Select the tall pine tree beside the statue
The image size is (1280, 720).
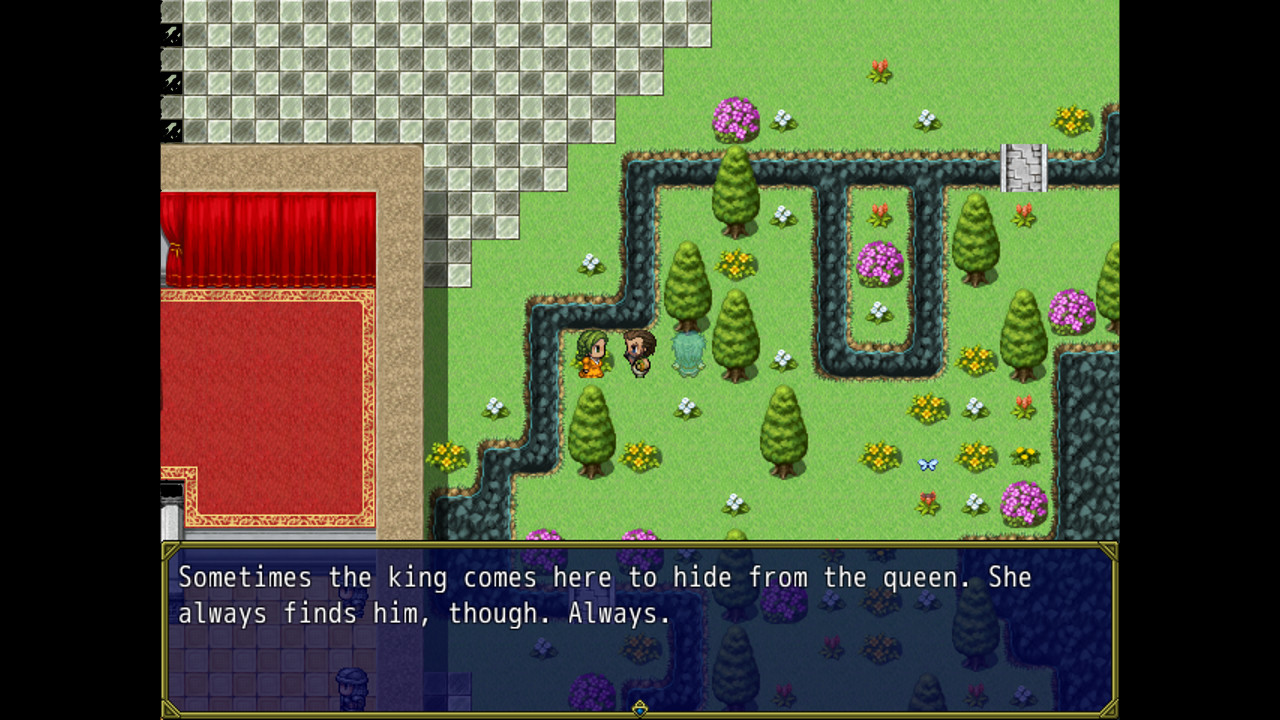pyautogui.click(x=737, y=330)
